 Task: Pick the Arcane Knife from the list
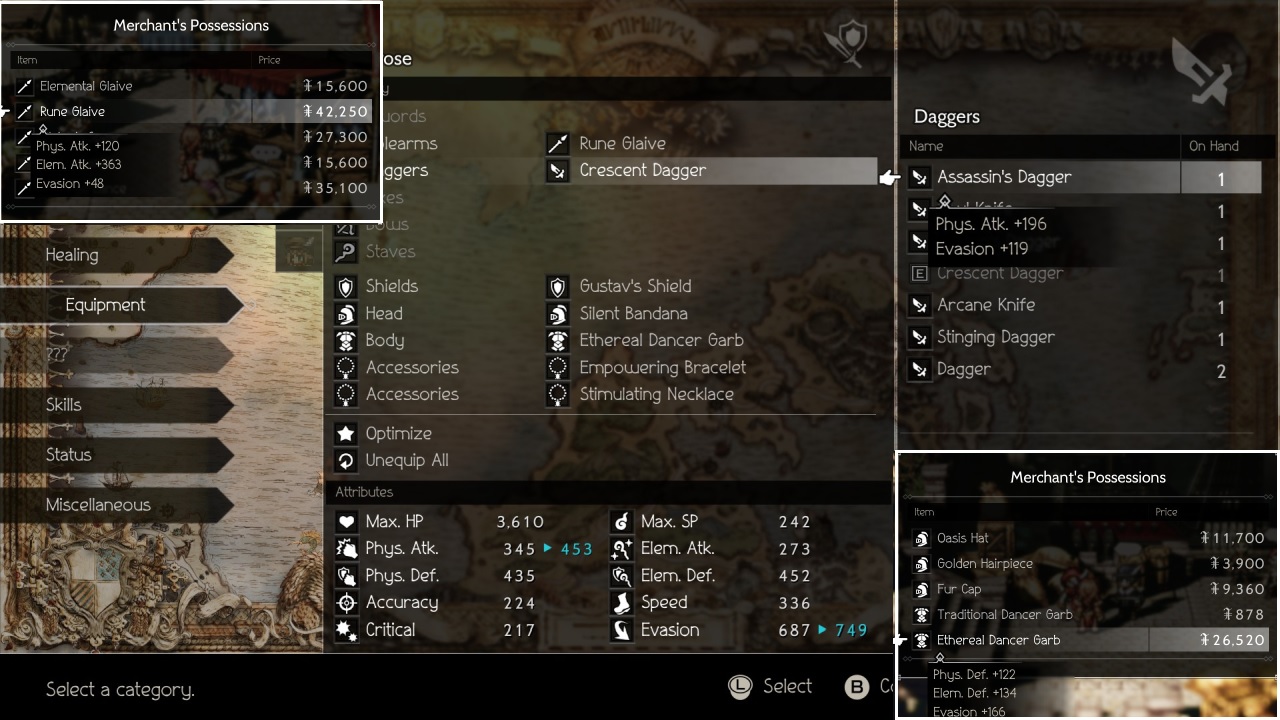coord(986,305)
